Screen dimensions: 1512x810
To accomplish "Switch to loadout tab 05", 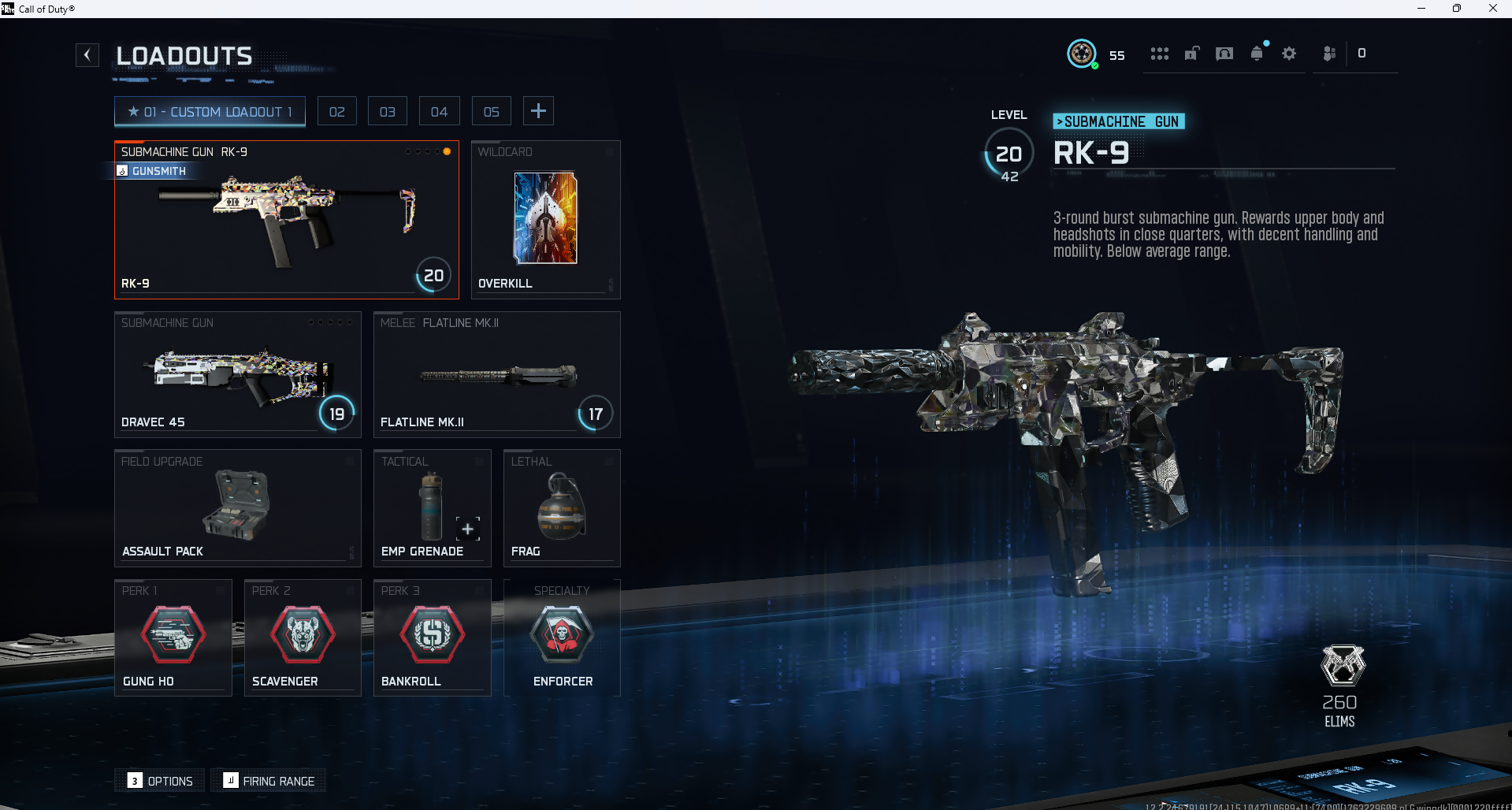I will [491, 112].
